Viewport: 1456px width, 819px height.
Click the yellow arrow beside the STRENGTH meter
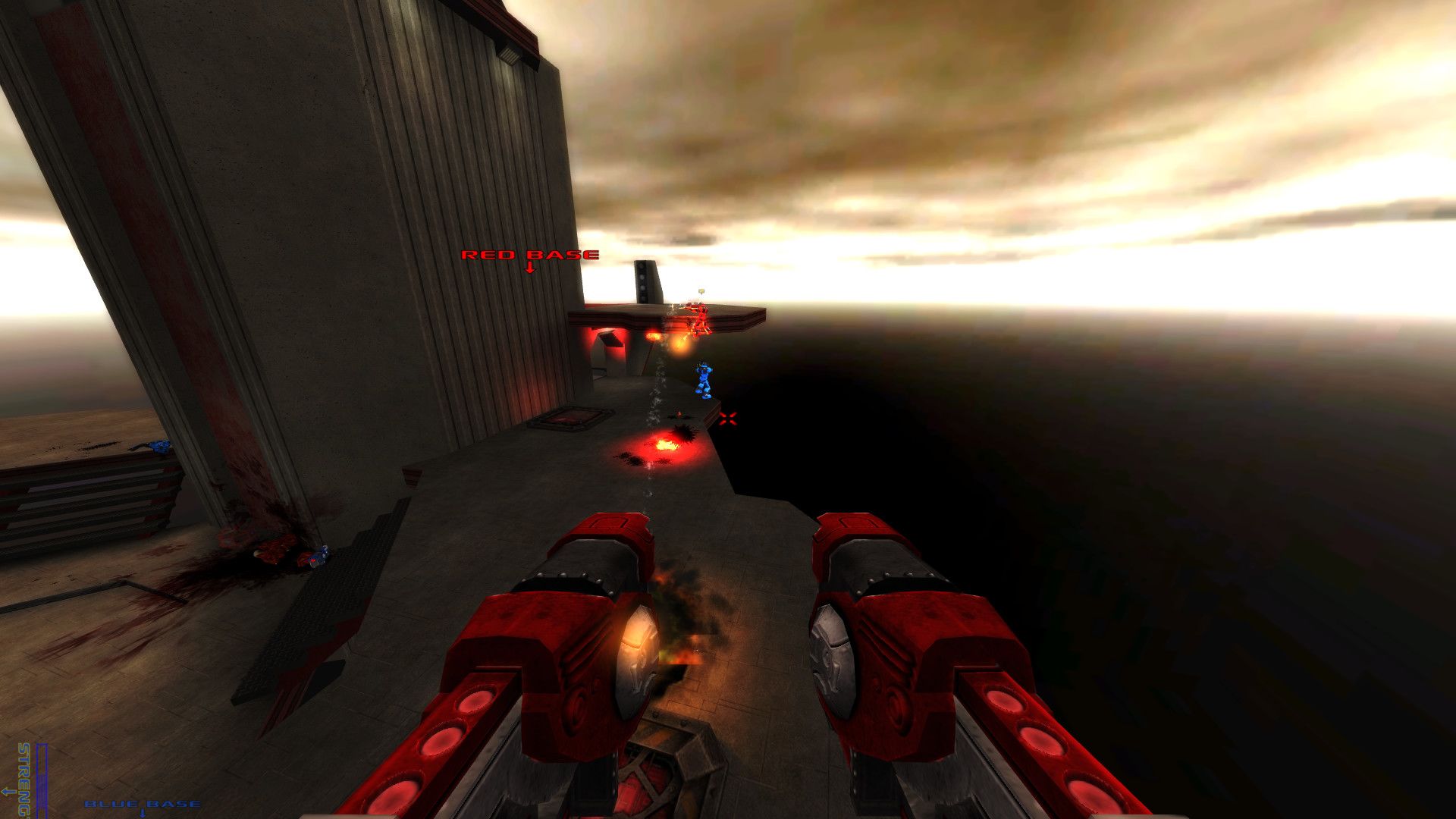8,792
